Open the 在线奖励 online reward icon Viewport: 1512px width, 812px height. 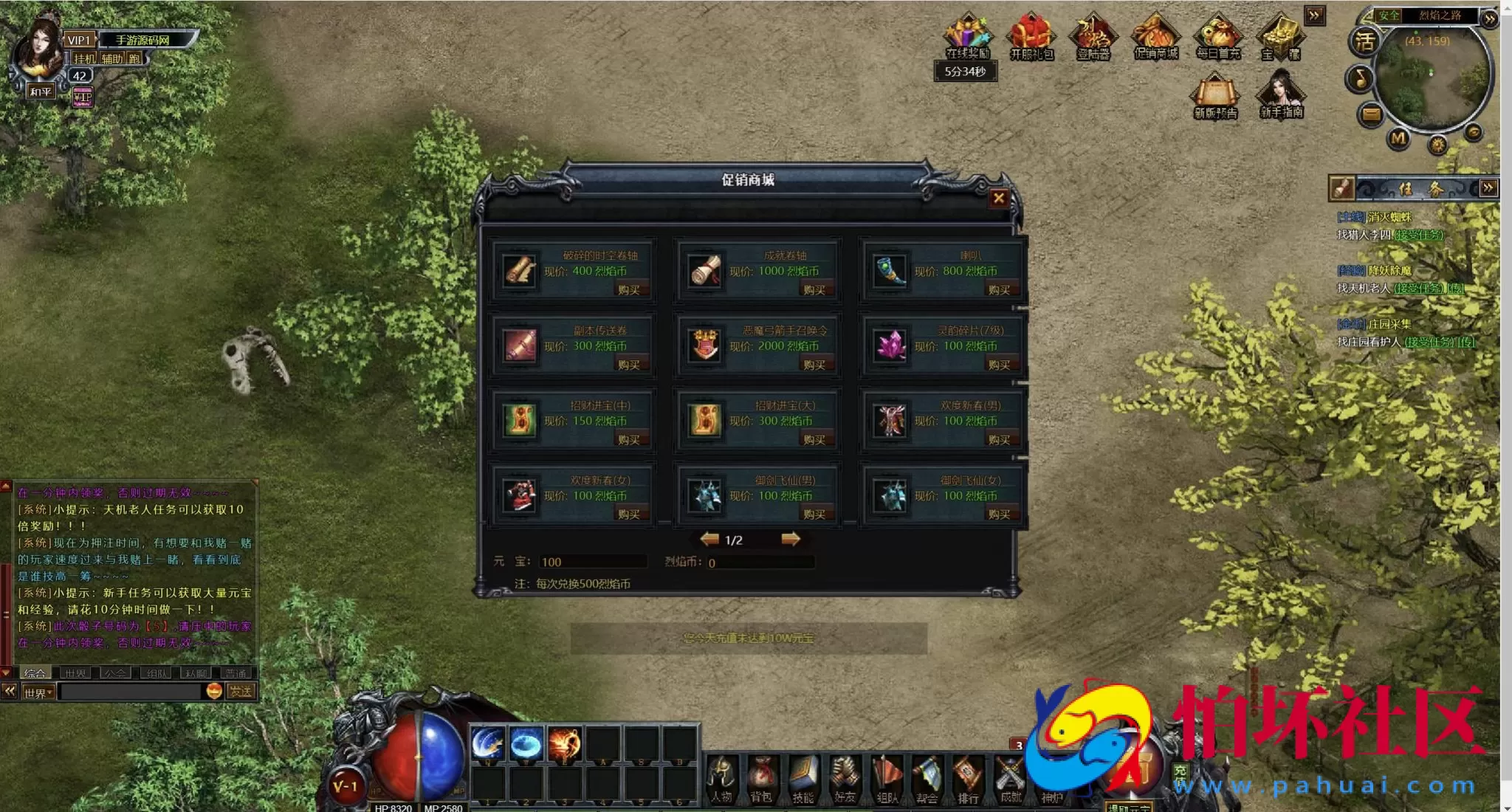click(x=967, y=37)
